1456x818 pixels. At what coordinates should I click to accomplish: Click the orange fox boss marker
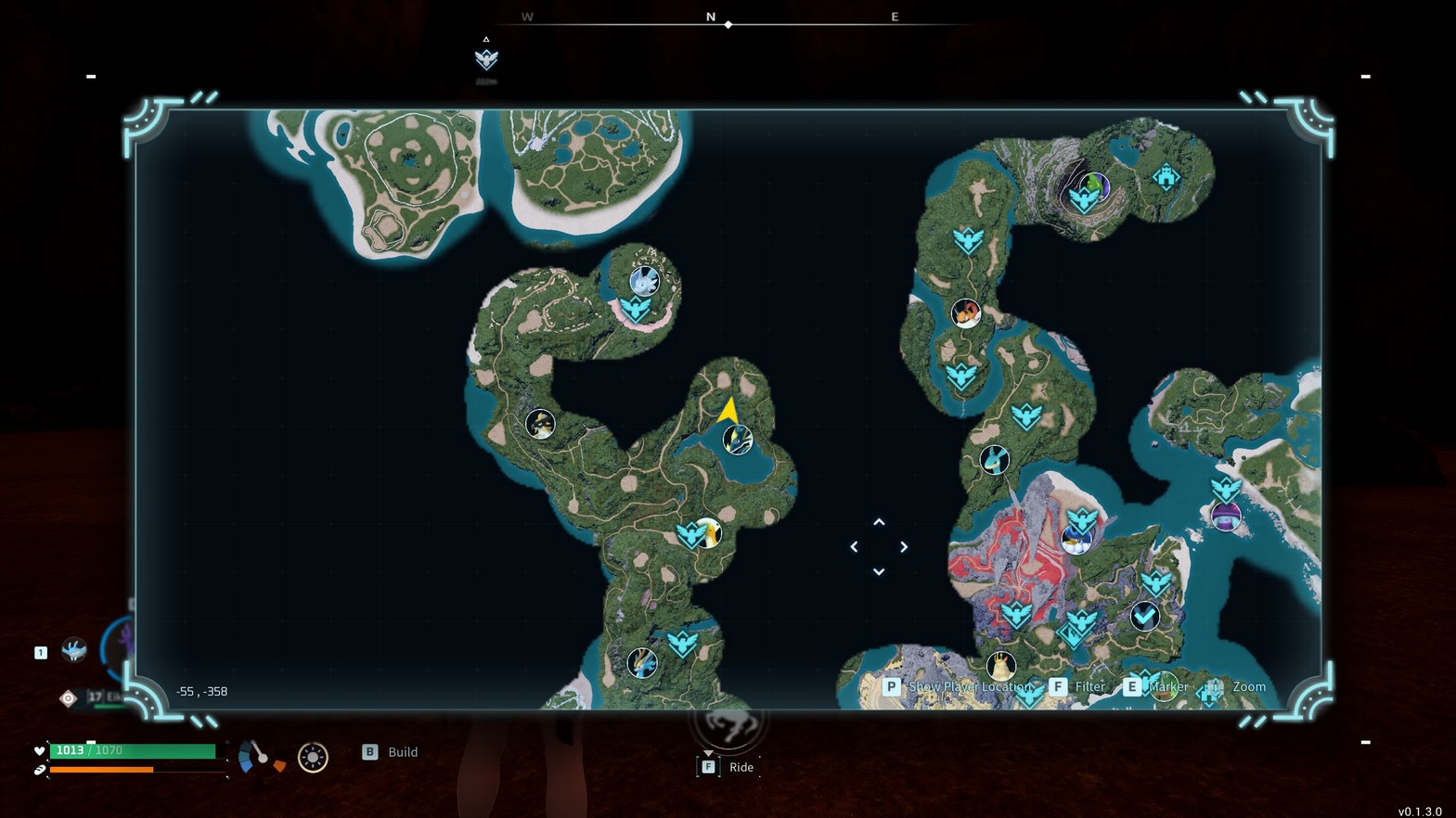tap(966, 313)
